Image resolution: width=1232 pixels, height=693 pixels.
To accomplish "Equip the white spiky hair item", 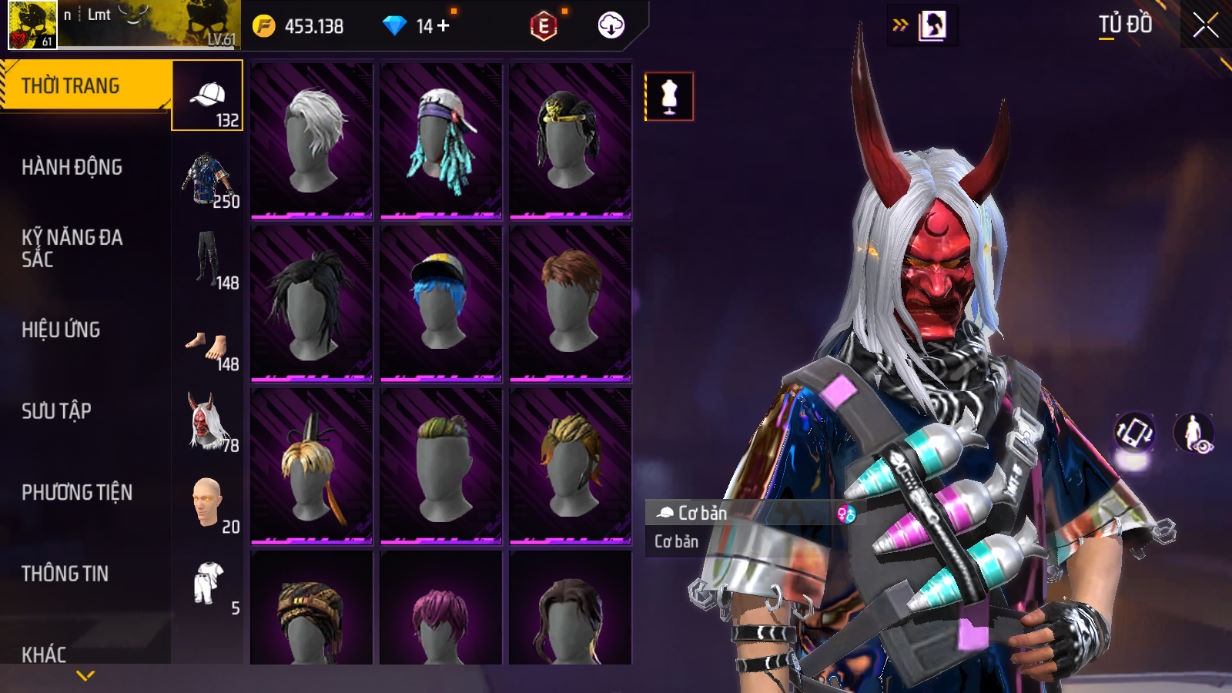I will [312, 139].
